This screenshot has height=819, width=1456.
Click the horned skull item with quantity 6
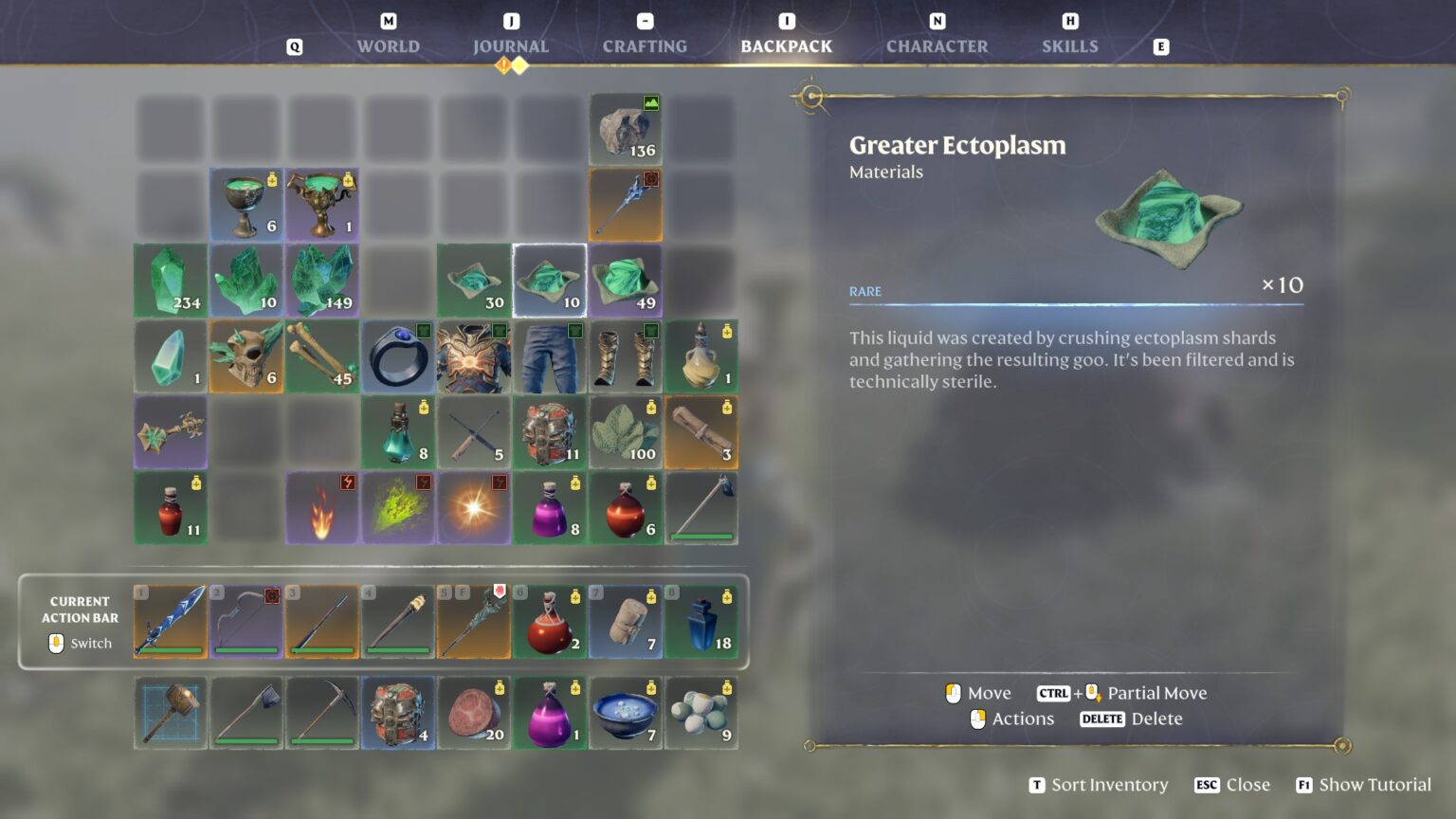point(246,355)
